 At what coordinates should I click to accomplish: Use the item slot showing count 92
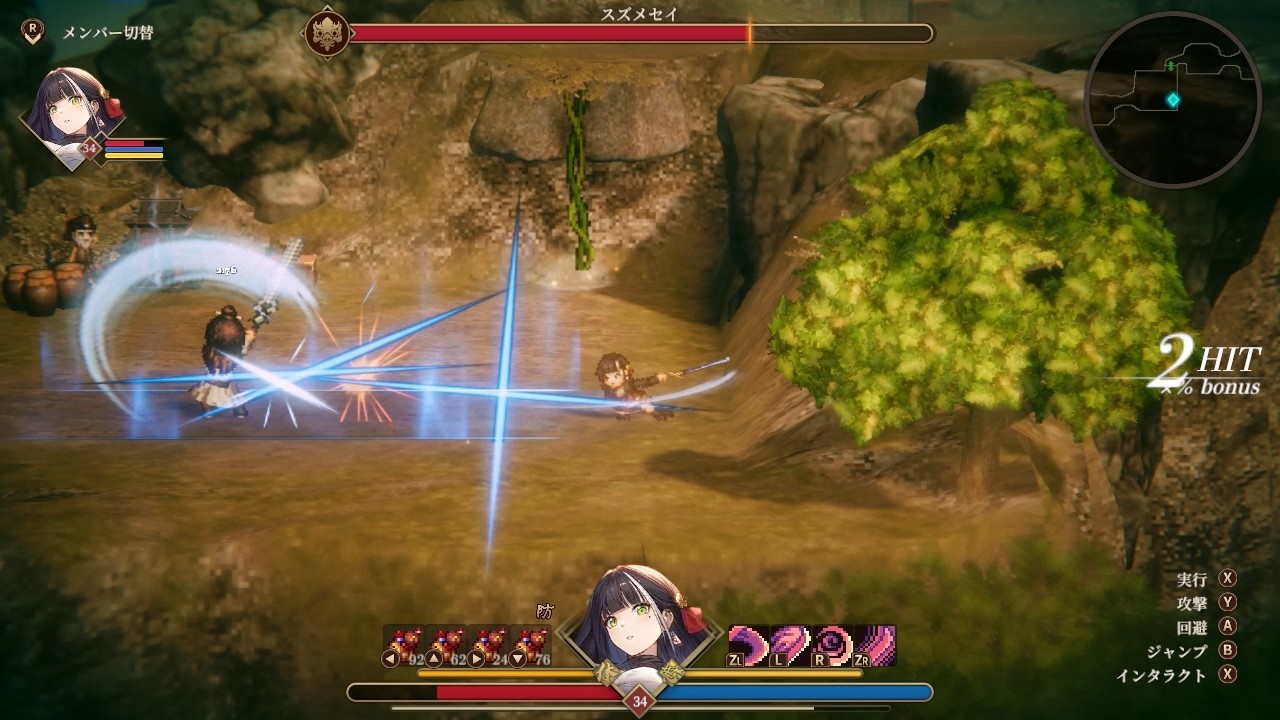tap(404, 644)
